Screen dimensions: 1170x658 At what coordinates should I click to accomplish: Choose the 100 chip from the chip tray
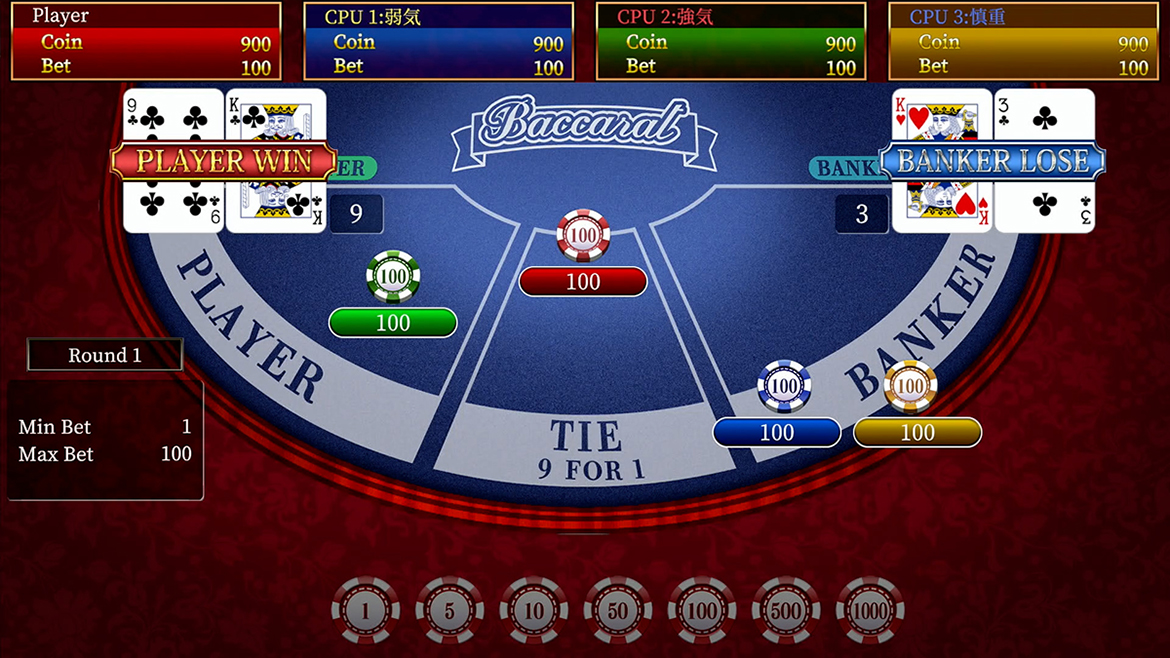702,610
